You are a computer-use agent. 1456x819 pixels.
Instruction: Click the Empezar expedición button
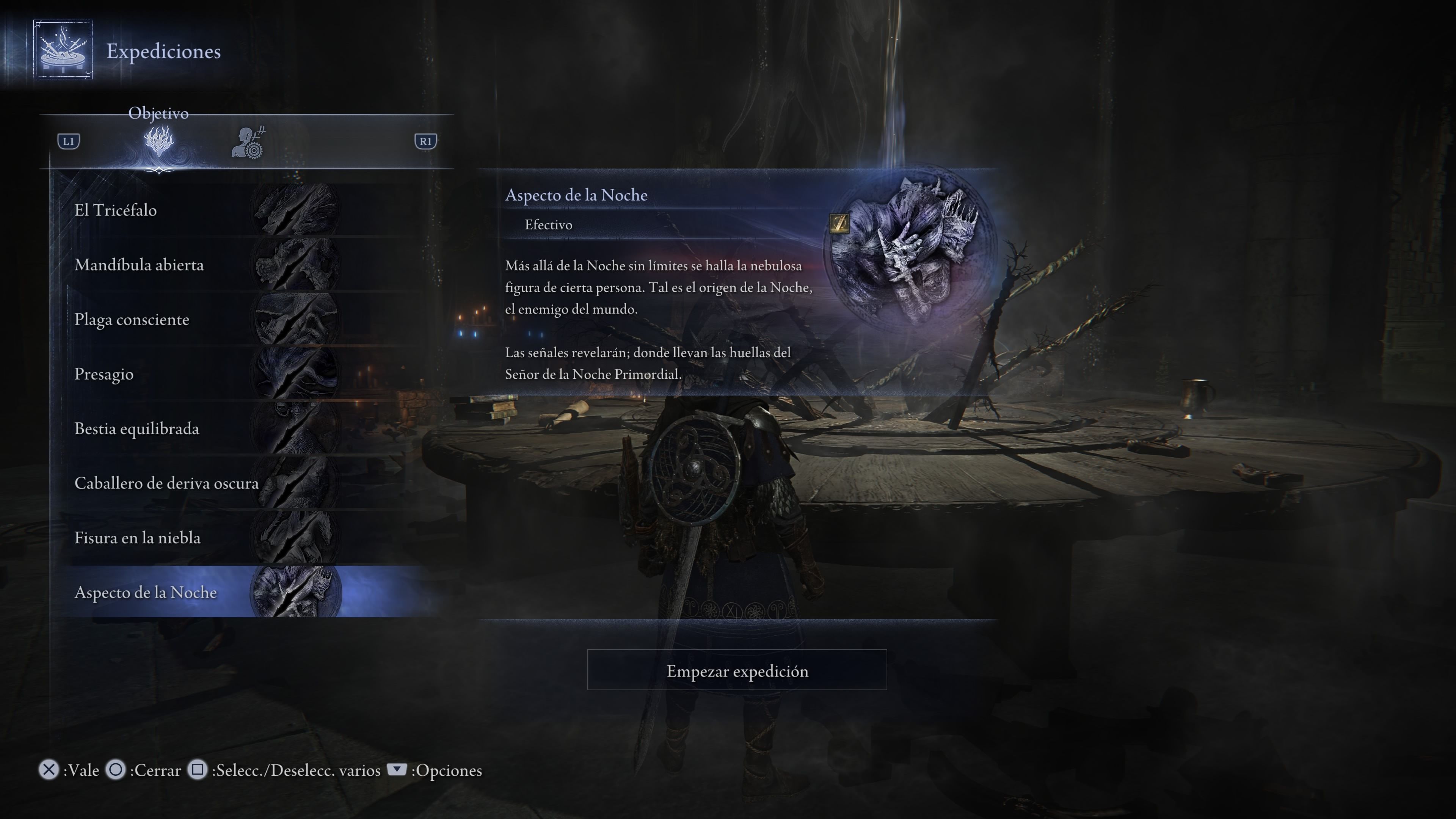[x=736, y=670]
